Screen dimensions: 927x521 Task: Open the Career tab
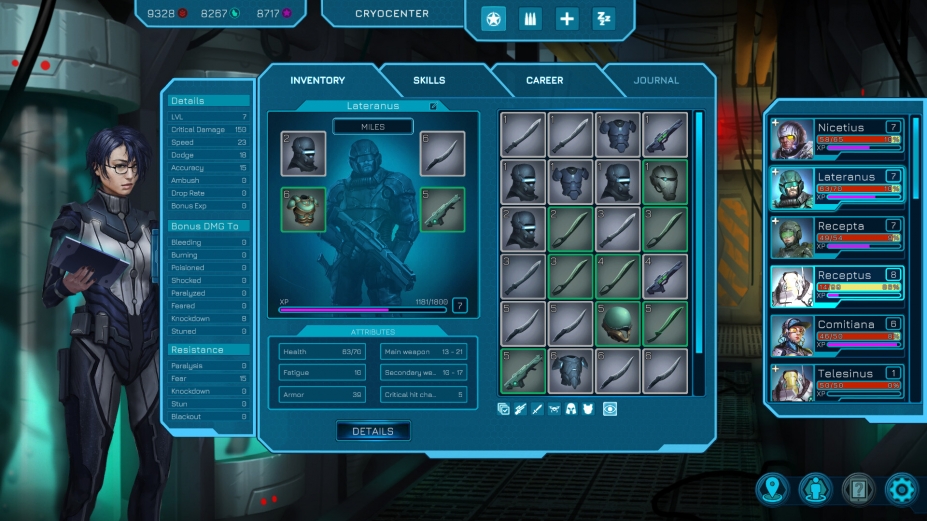pyautogui.click(x=544, y=80)
